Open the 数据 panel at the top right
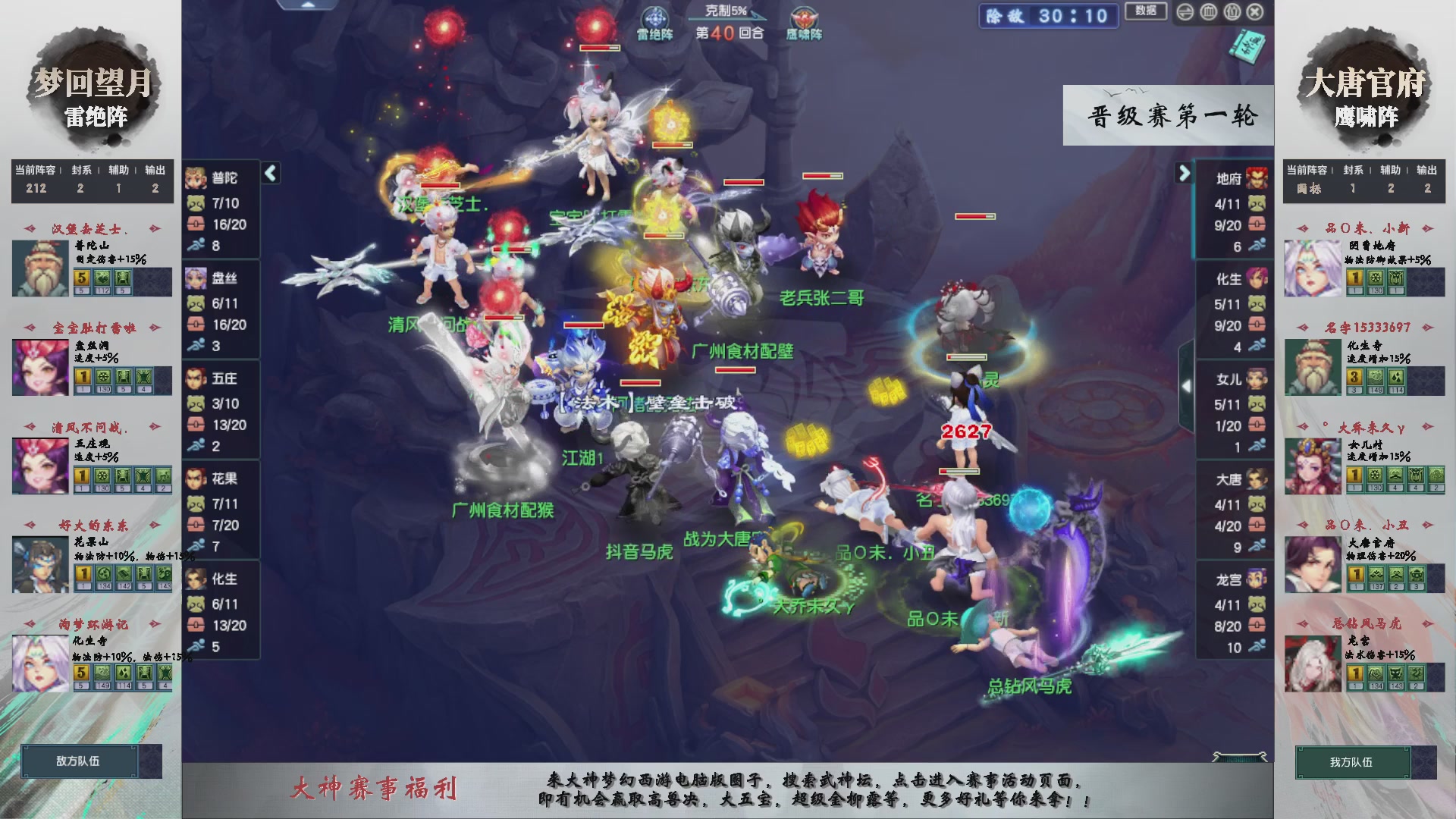Image resolution: width=1456 pixels, height=819 pixels. pos(1146,12)
